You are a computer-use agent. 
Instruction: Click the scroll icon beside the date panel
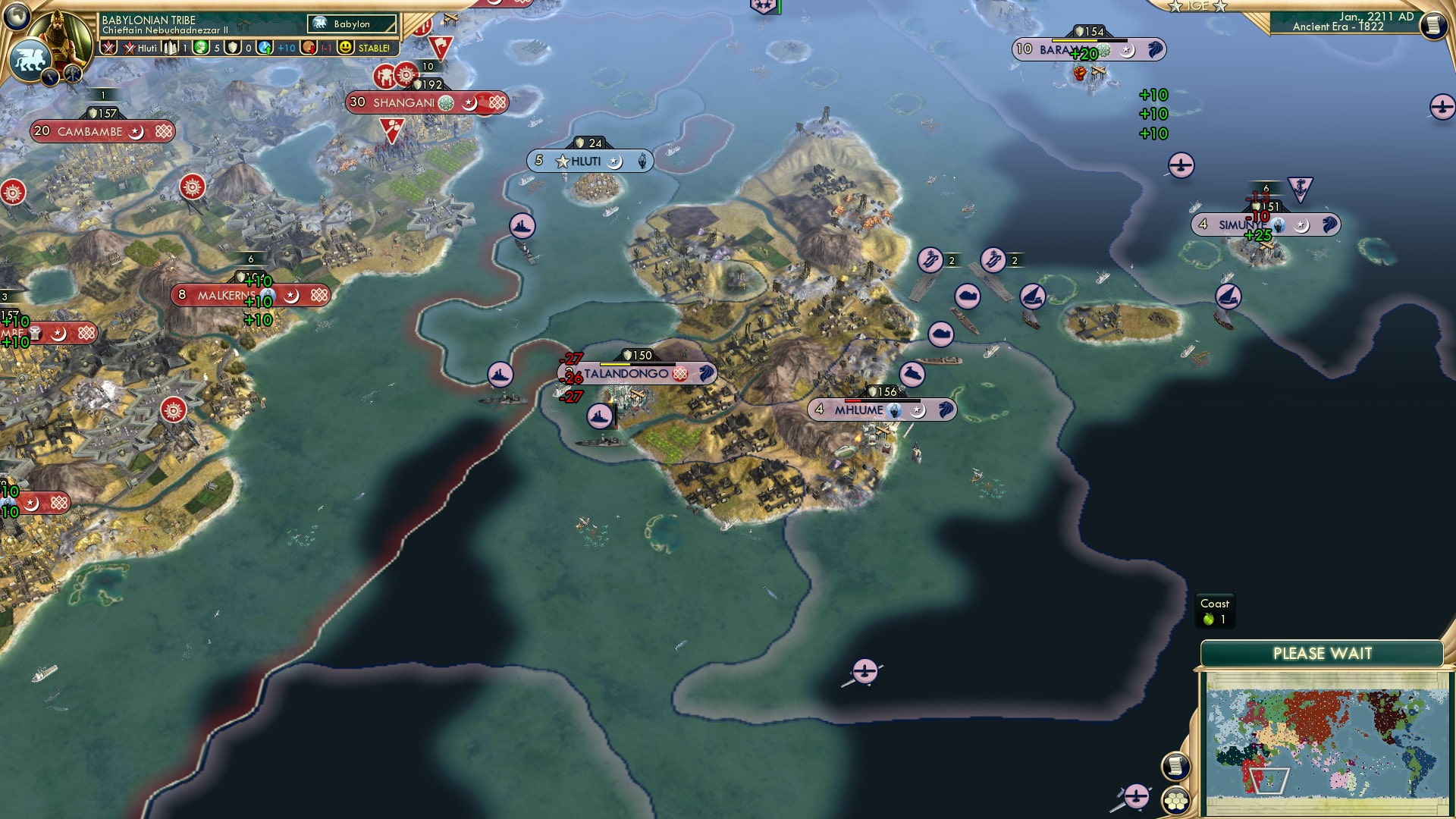click(1432, 25)
